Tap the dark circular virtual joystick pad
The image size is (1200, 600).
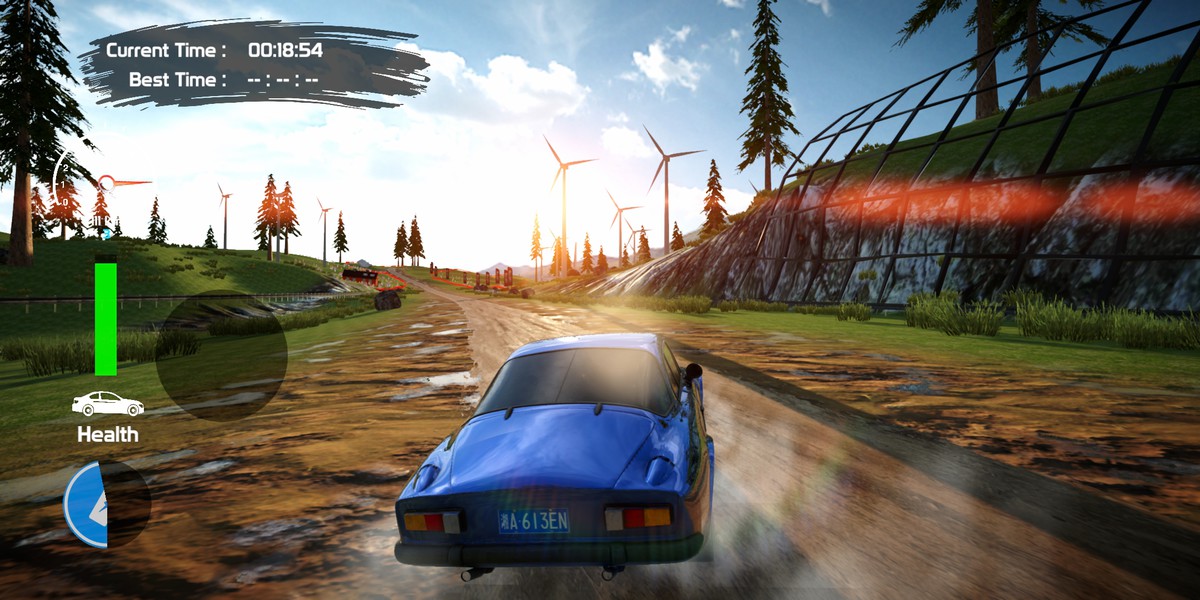(x=221, y=355)
